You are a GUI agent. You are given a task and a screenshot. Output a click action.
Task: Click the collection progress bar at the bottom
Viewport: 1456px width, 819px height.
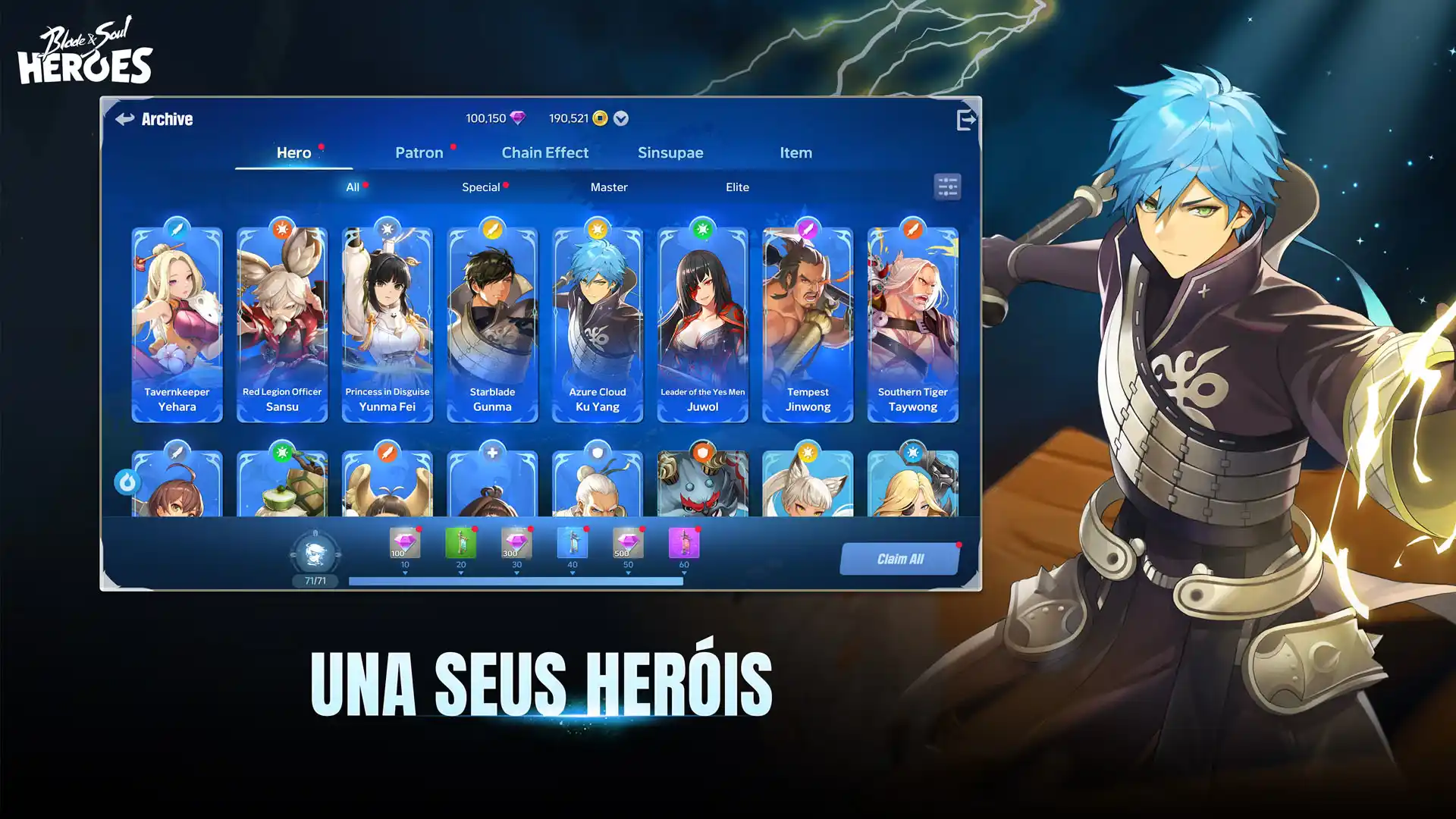pos(516,580)
